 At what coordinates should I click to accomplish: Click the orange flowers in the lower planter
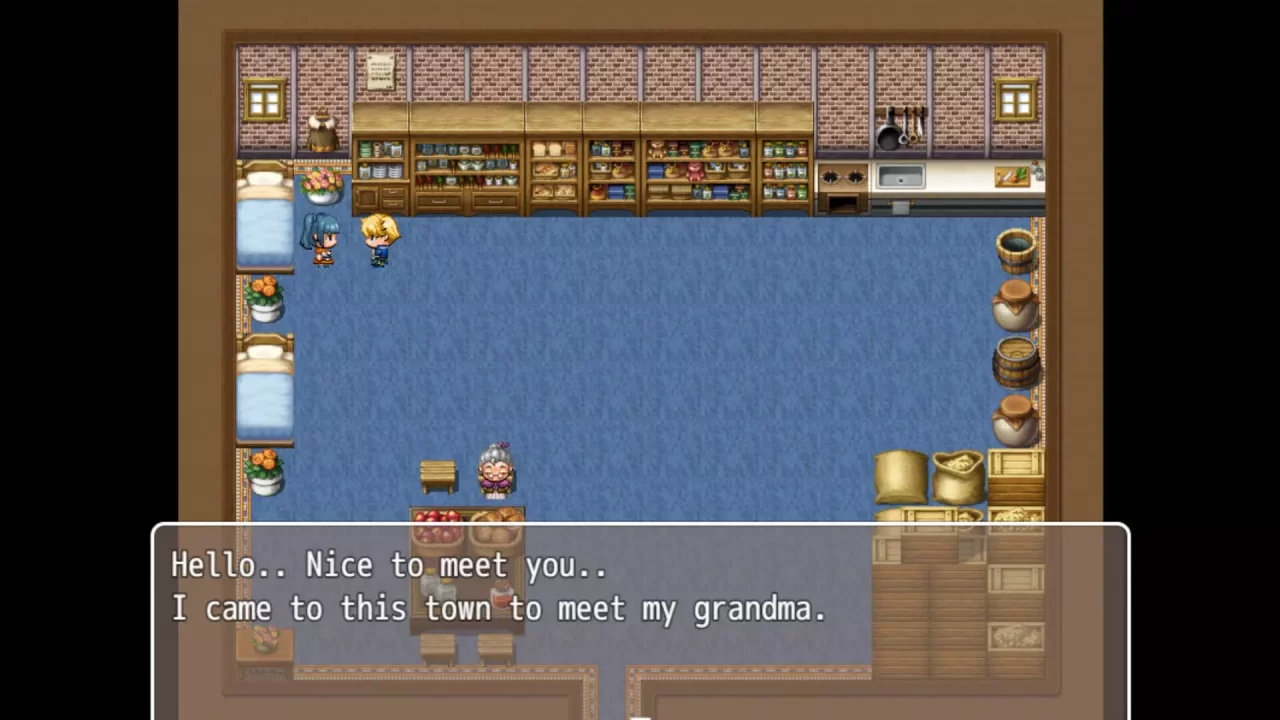[266, 462]
